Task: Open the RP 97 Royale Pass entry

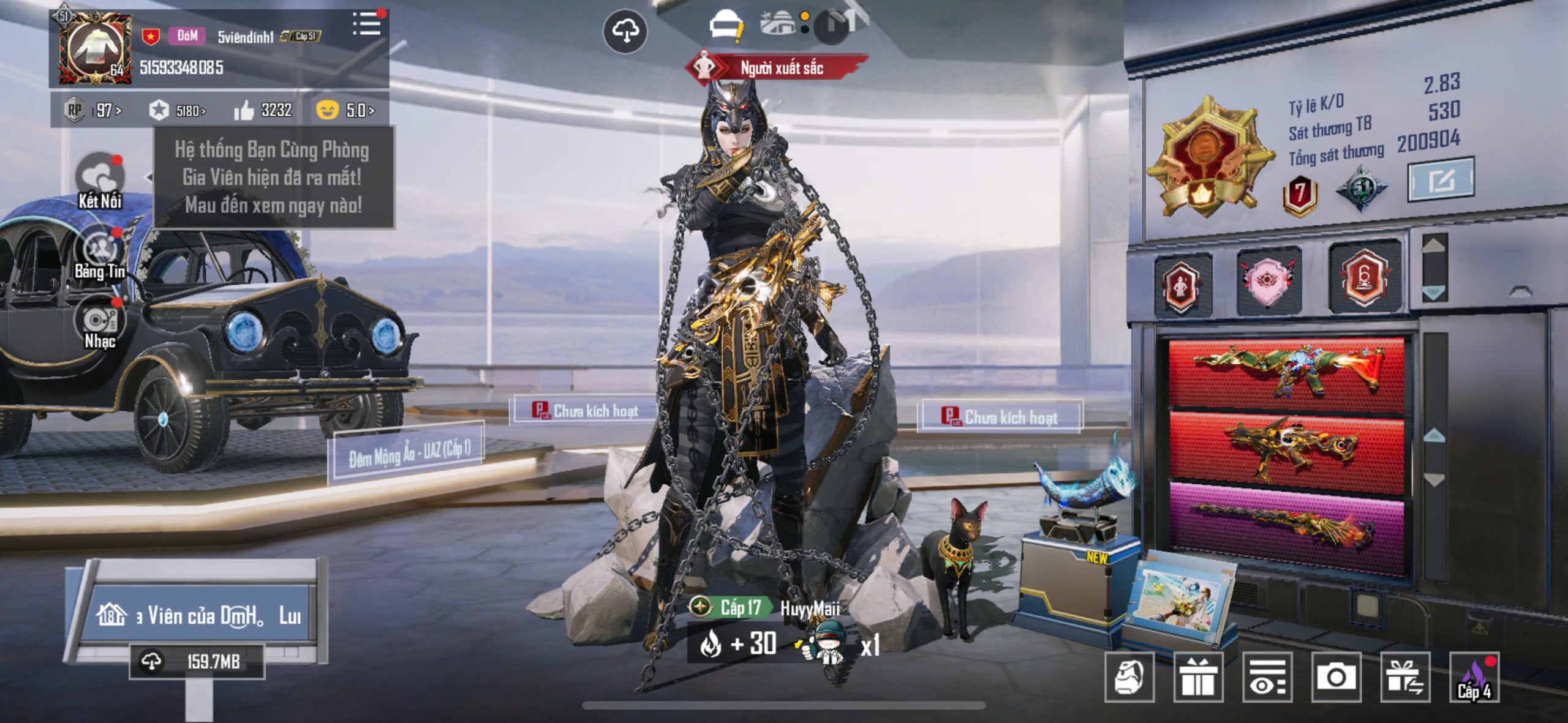Action: 94,111
